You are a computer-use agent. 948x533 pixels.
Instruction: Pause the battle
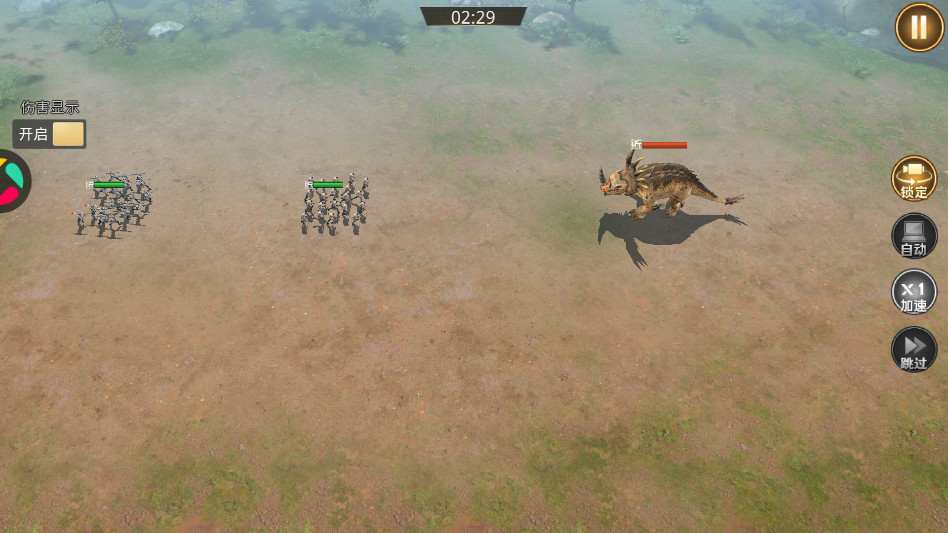click(919, 27)
